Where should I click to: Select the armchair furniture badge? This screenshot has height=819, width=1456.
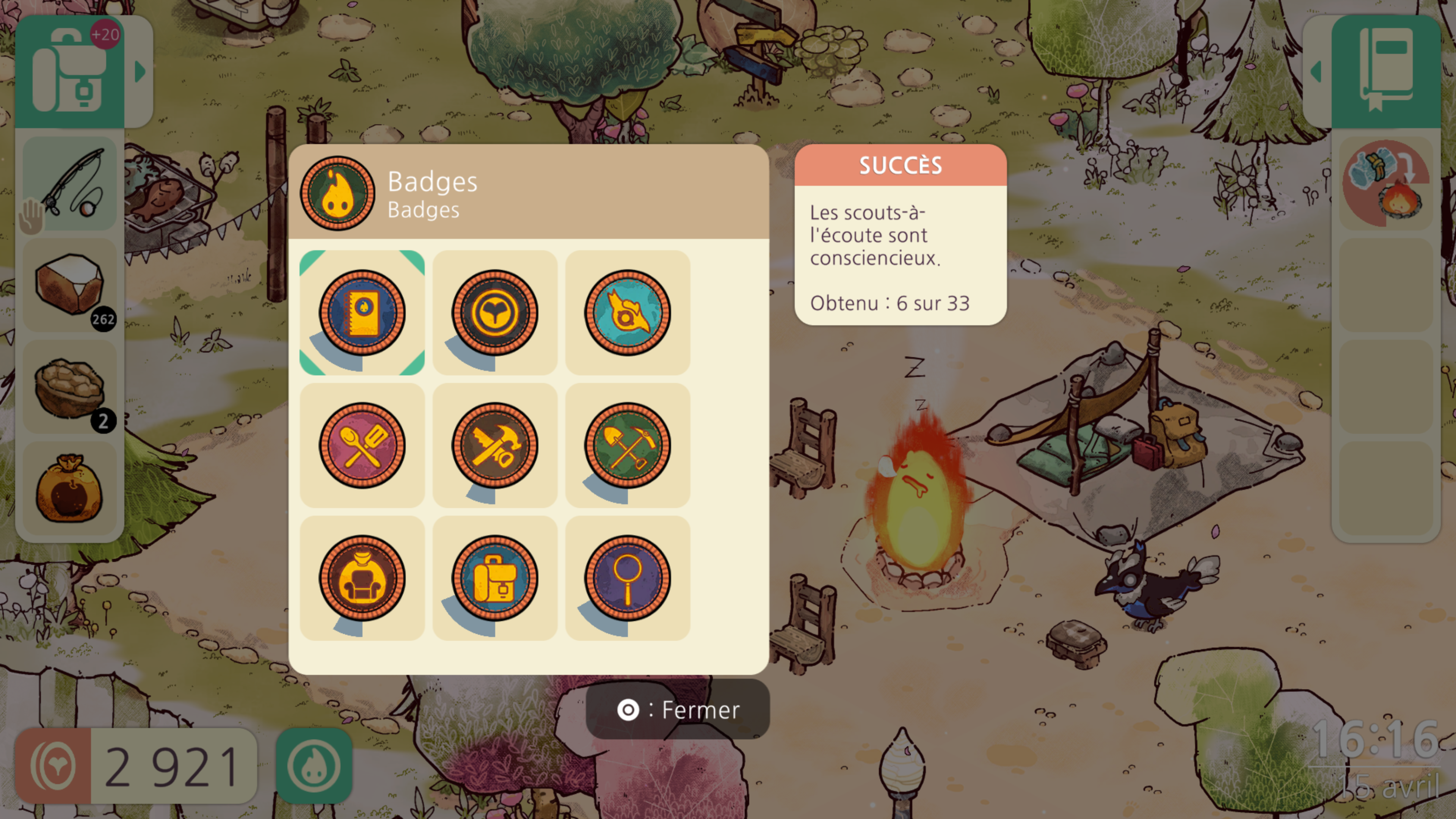(x=362, y=577)
